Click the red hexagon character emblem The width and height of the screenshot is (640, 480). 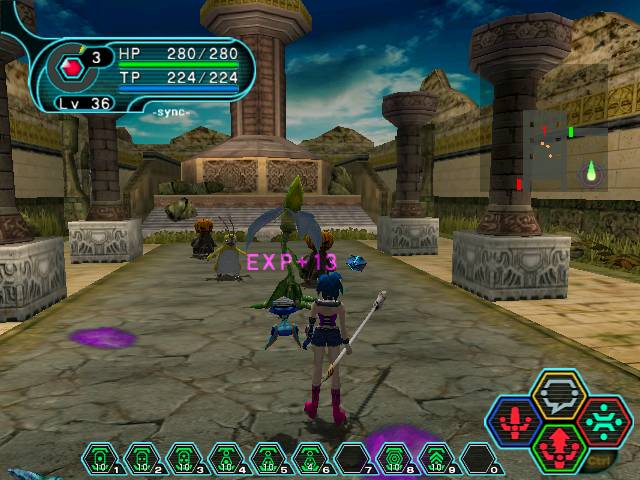click(71, 67)
